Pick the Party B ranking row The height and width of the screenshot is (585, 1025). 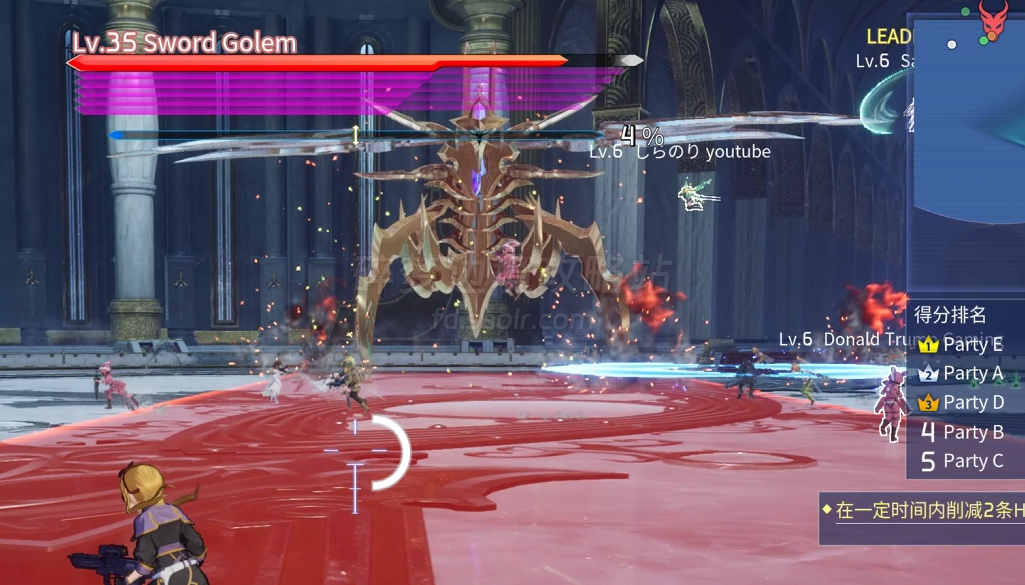coord(964,432)
